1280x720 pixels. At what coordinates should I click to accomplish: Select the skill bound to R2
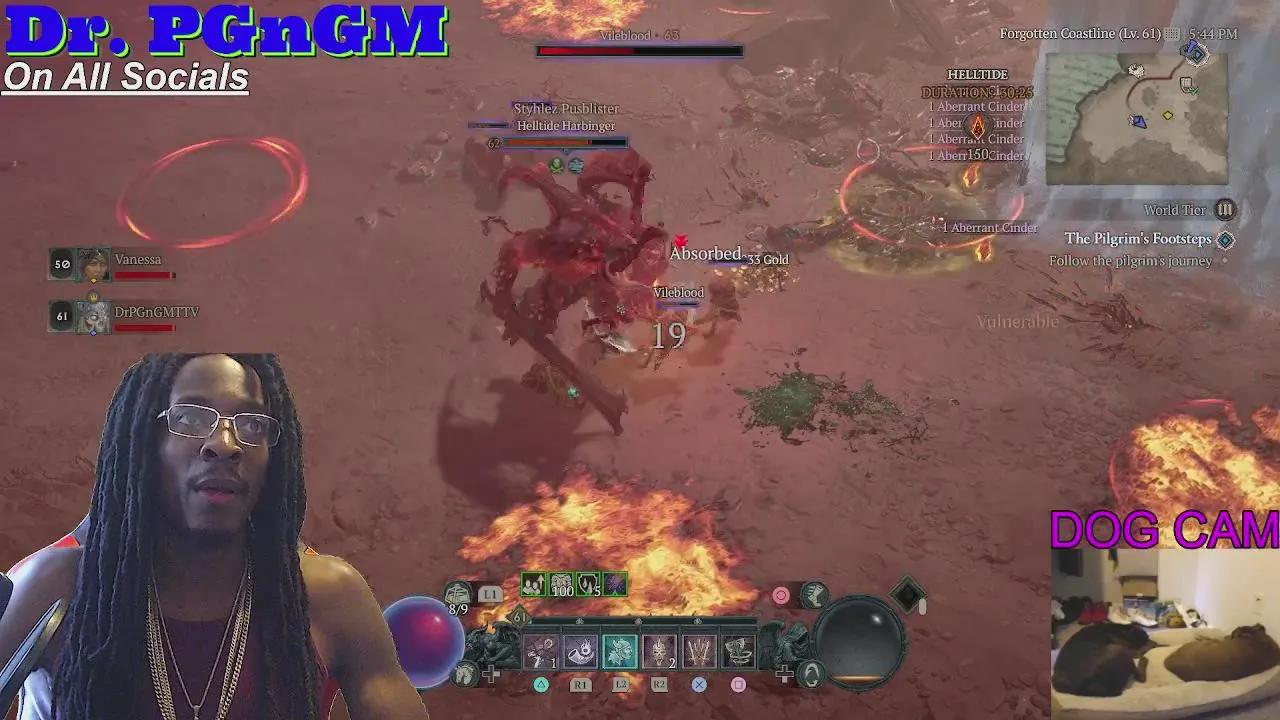pyautogui.click(x=661, y=651)
